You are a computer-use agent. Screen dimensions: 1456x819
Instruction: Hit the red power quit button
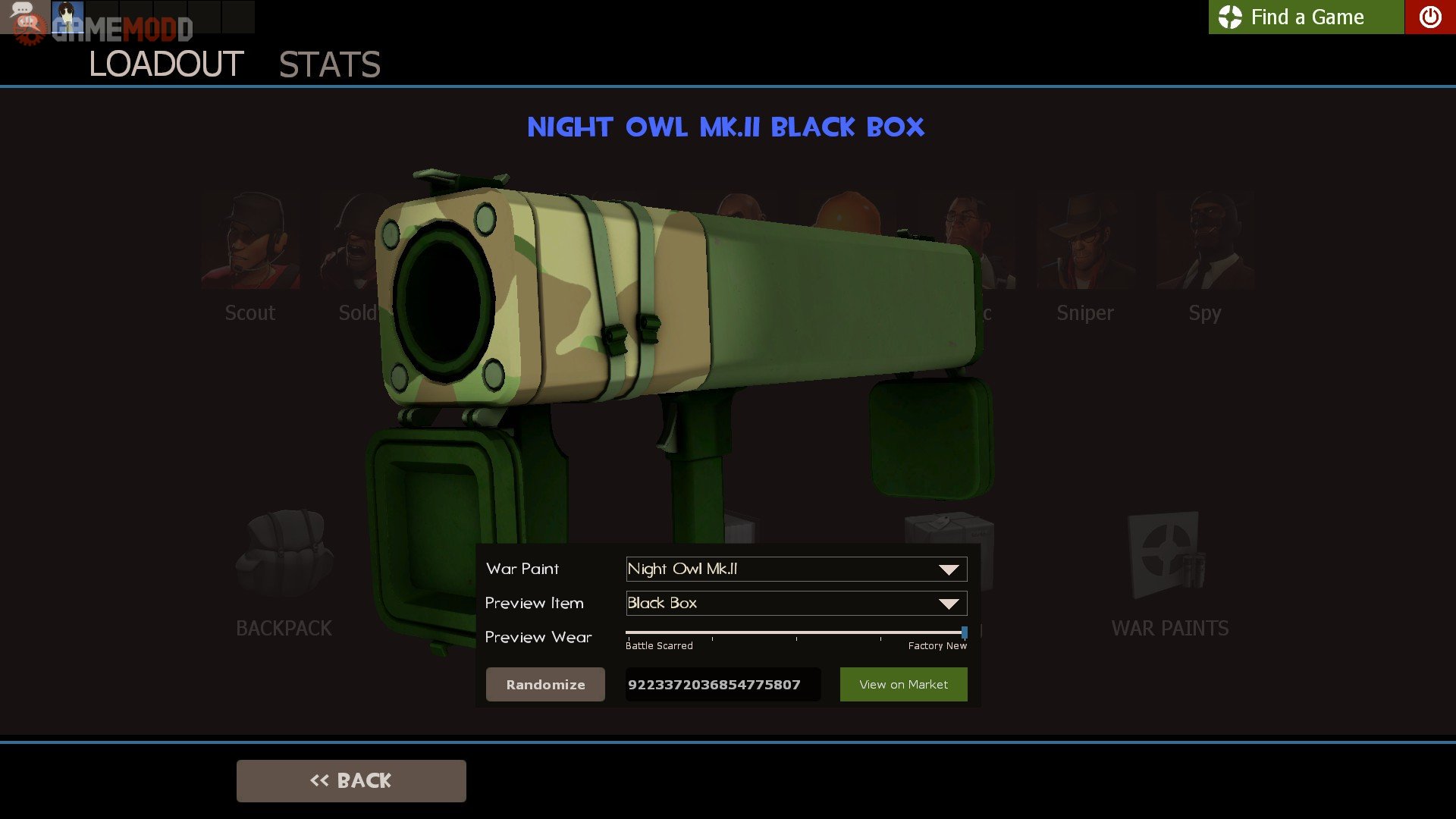(x=1429, y=17)
